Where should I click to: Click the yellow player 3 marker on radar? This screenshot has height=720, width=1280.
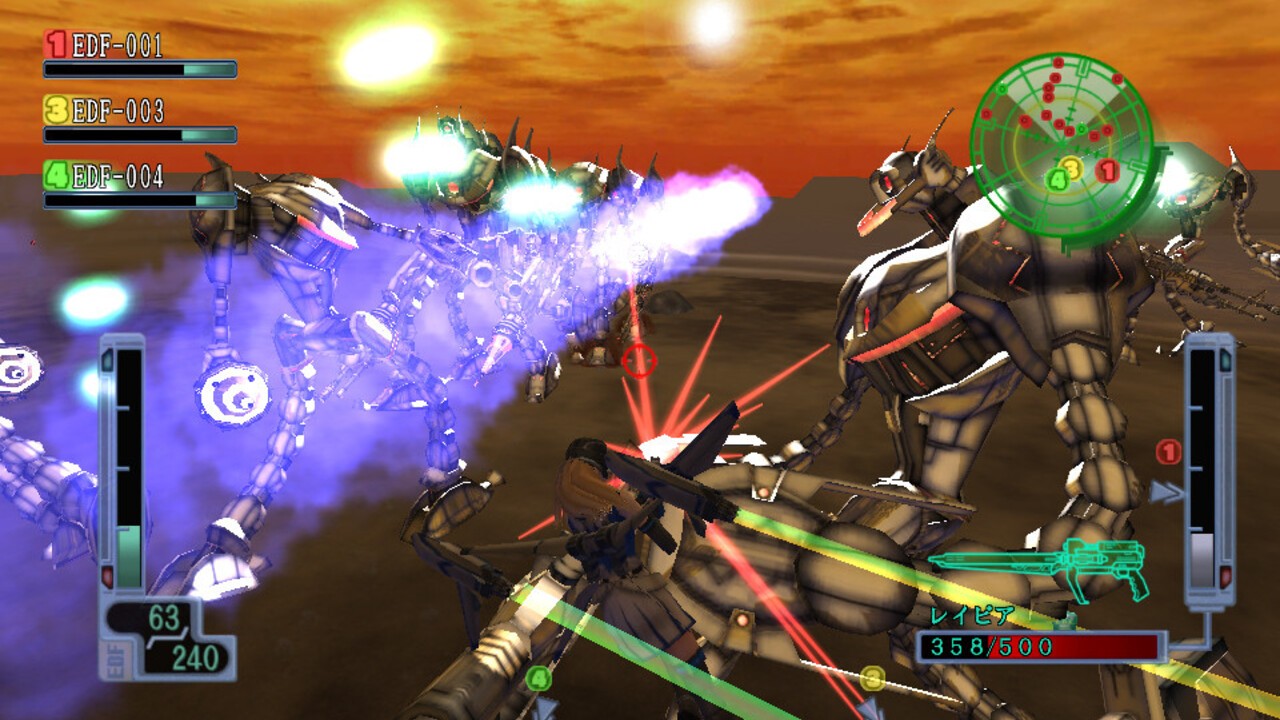tap(1072, 166)
